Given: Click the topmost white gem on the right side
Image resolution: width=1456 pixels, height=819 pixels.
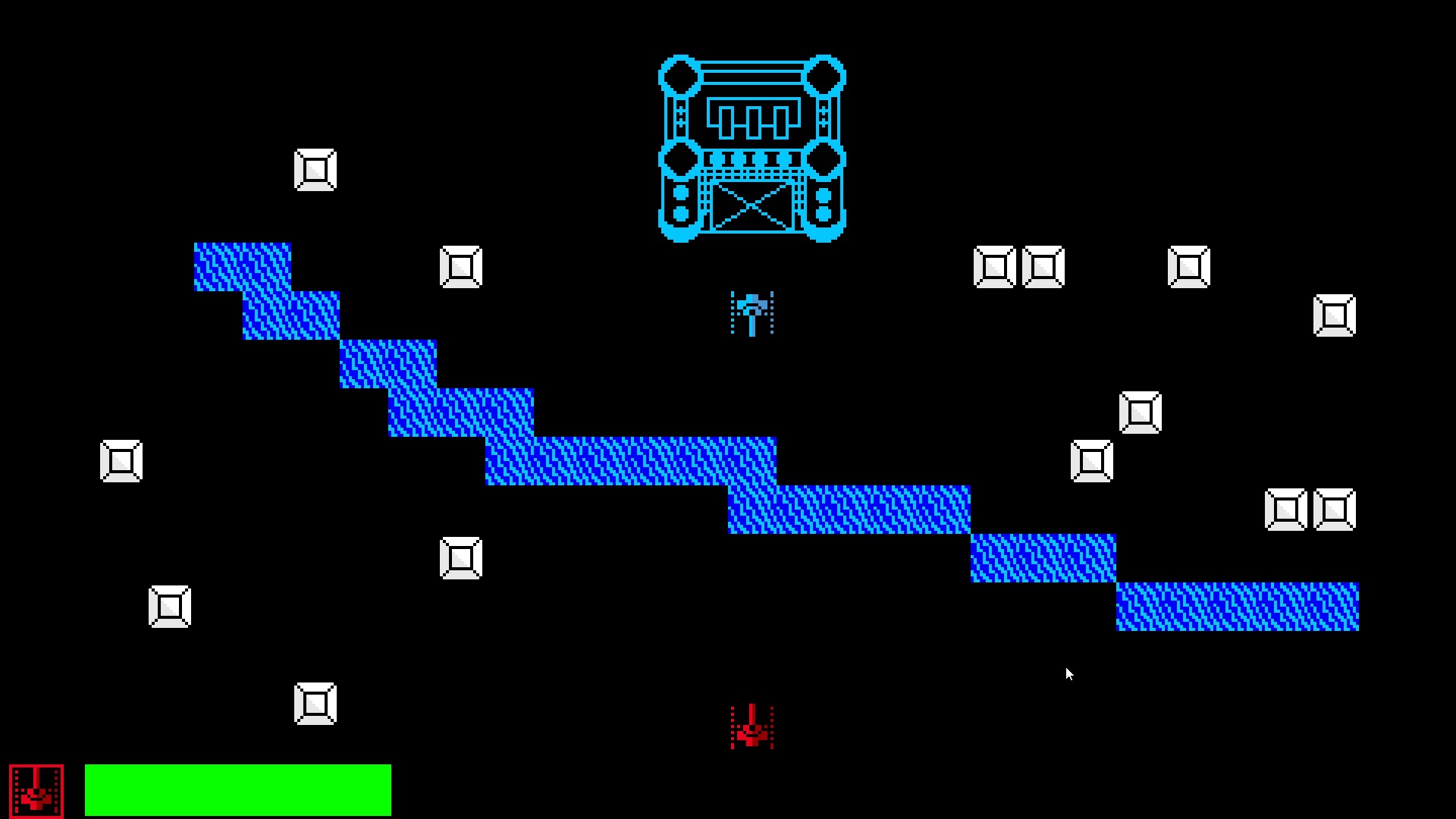Looking at the screenshot, I should coord(1188,265).
